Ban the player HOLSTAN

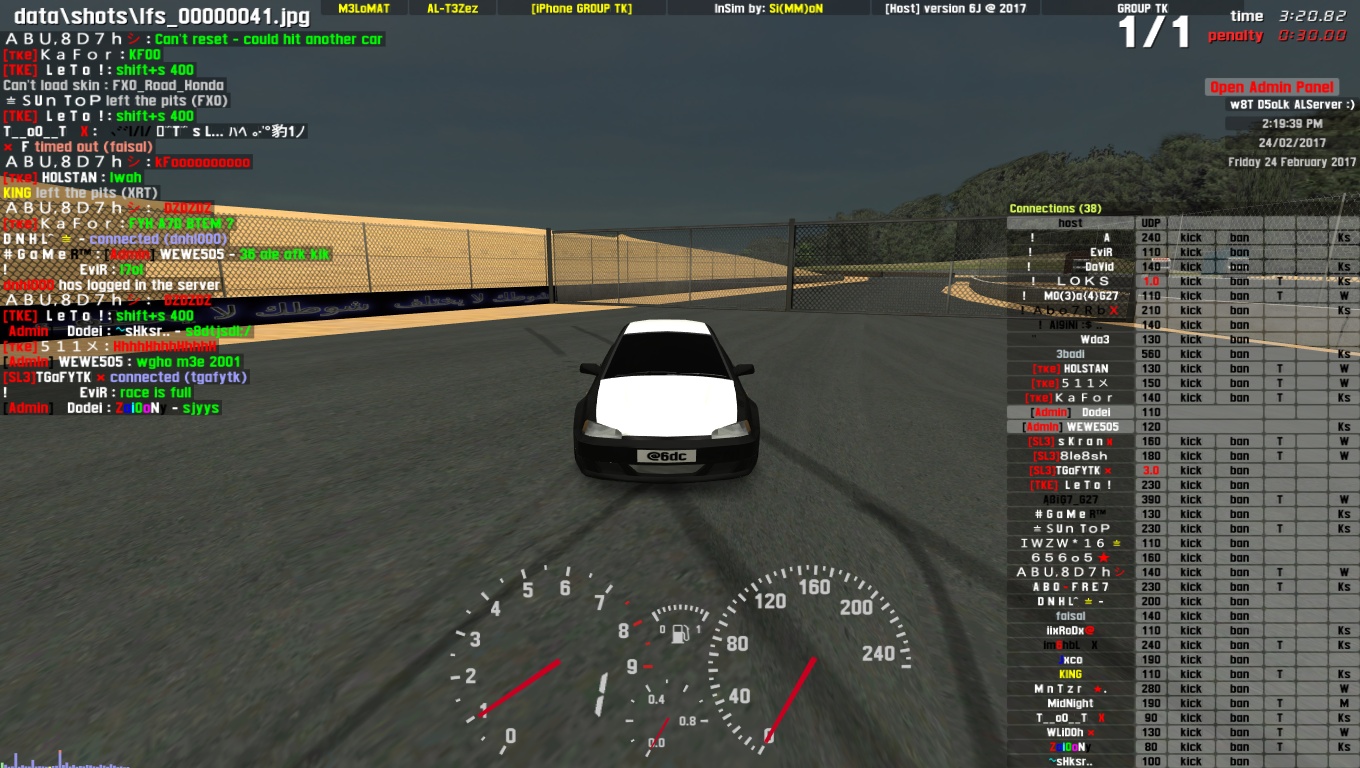[1239, 369]
